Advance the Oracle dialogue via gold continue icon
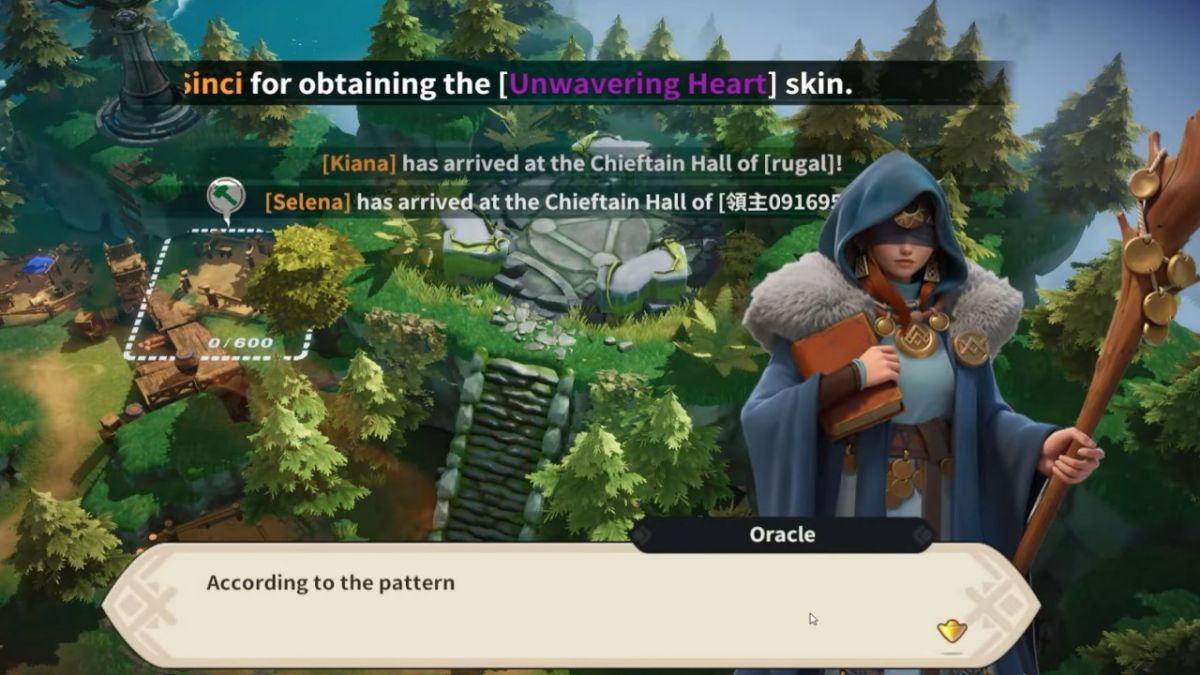Viewport: 1200px width, 675px height. click(952, 631)
